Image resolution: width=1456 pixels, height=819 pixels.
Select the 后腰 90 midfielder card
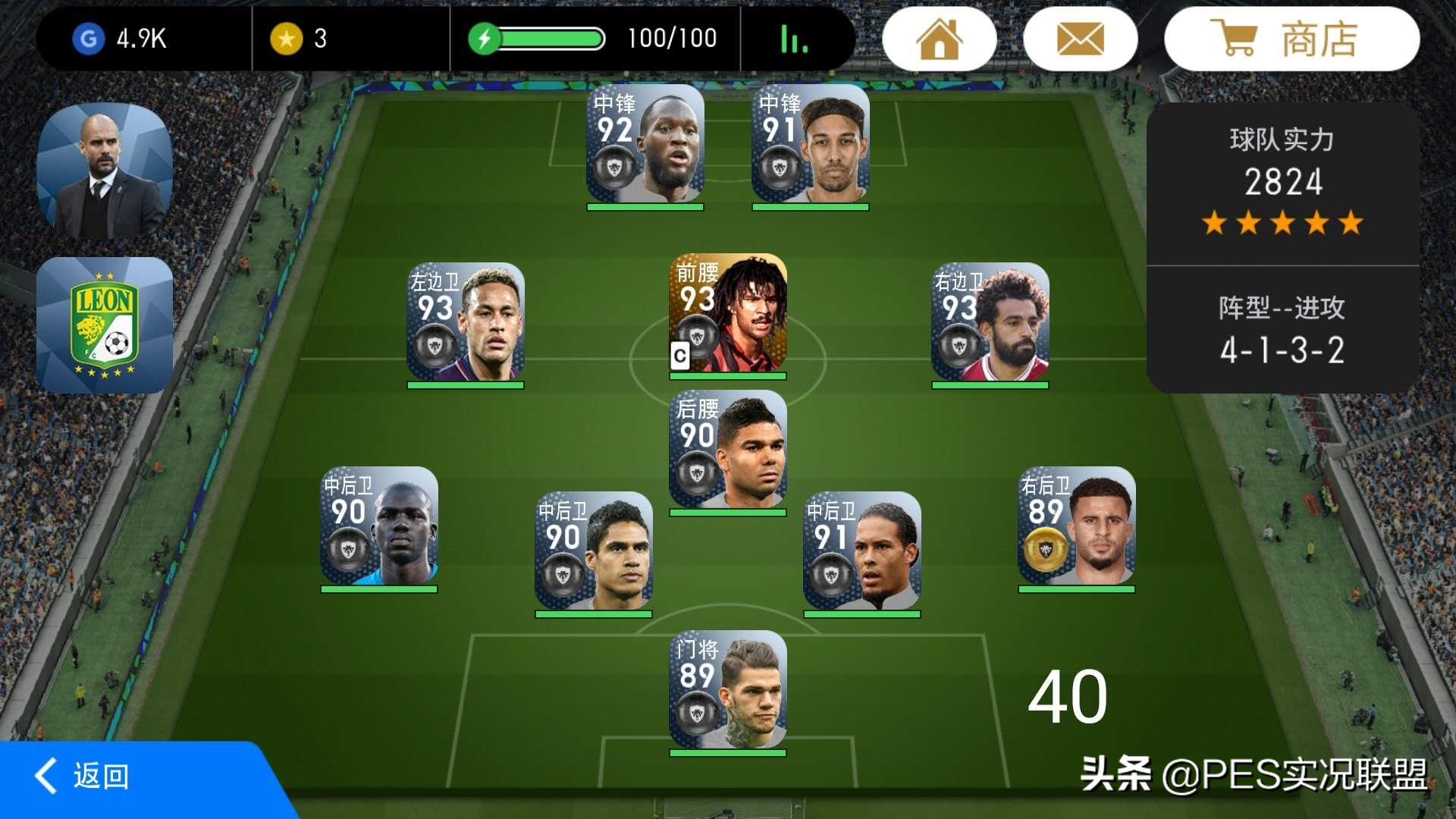pyautogui.click(x=728, y=450)
